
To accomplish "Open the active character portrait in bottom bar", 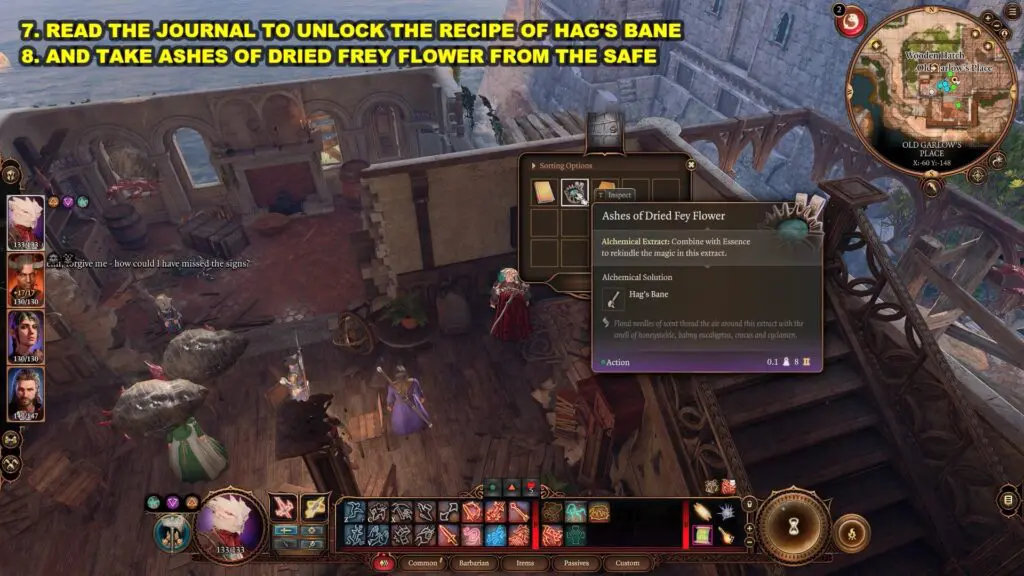I will (x=229, y=526).
